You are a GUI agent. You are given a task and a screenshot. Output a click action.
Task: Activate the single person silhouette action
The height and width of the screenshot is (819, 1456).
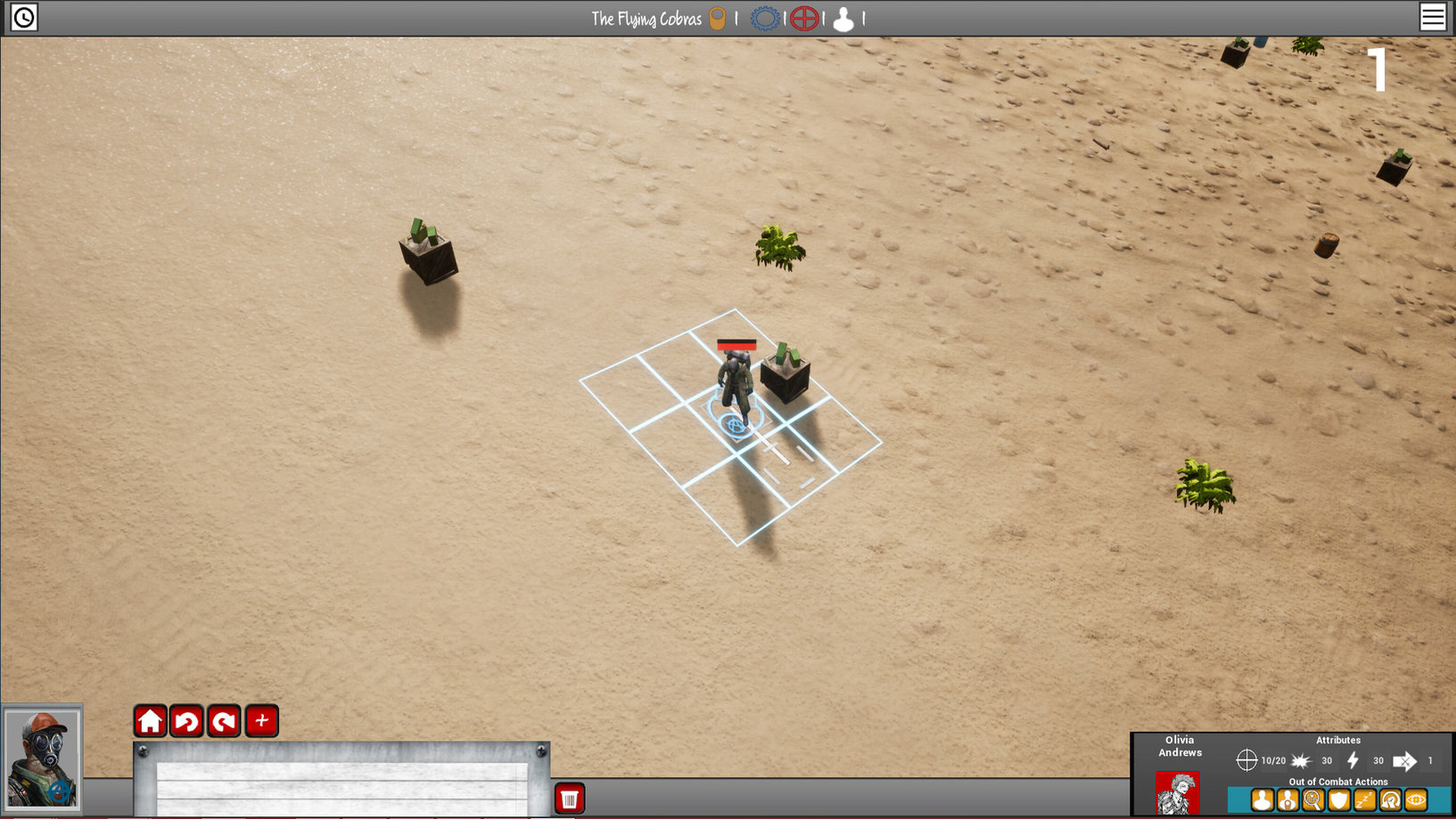[1262, 800]
